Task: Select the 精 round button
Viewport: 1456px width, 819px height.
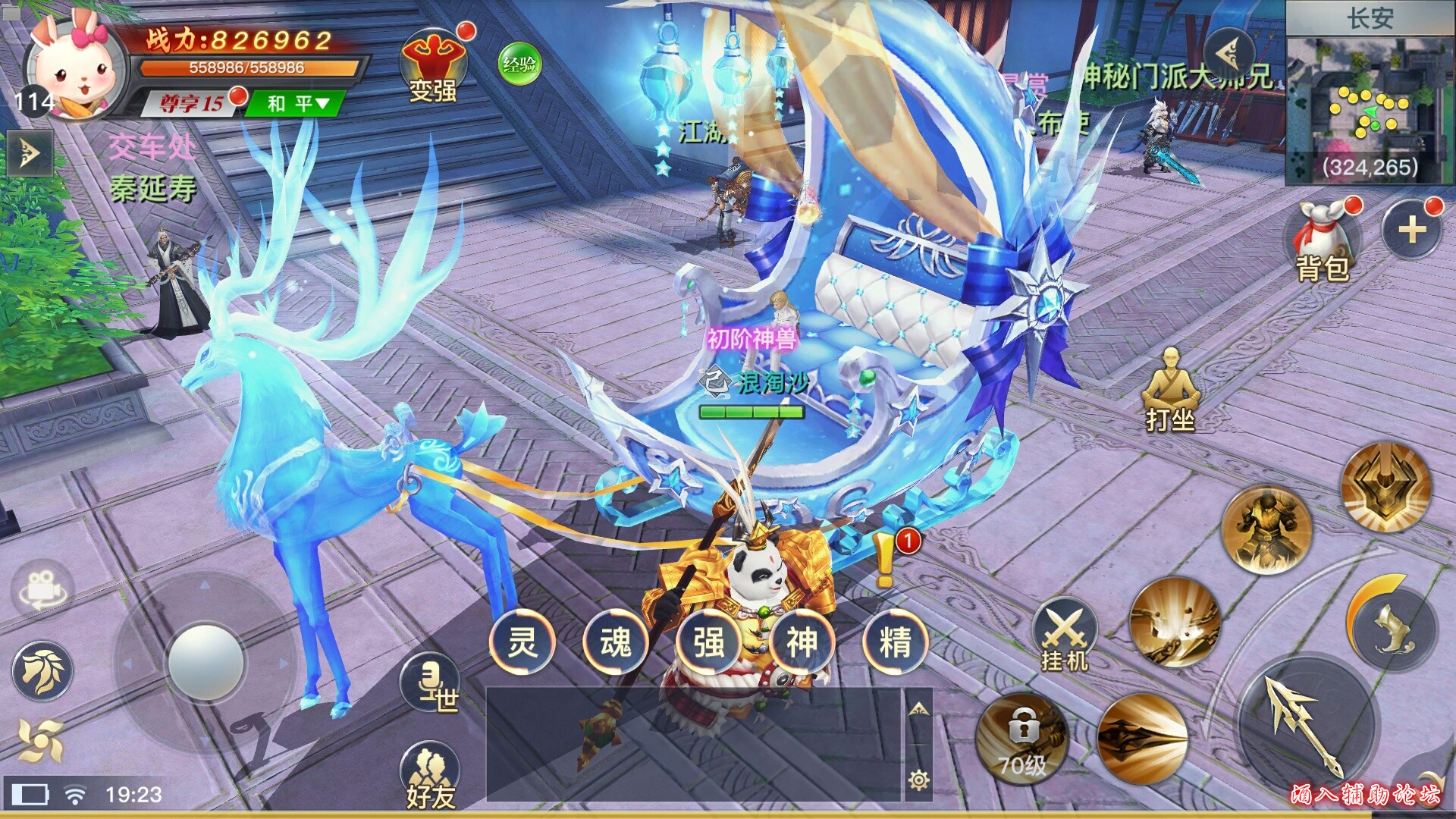Action: point(895,642)
